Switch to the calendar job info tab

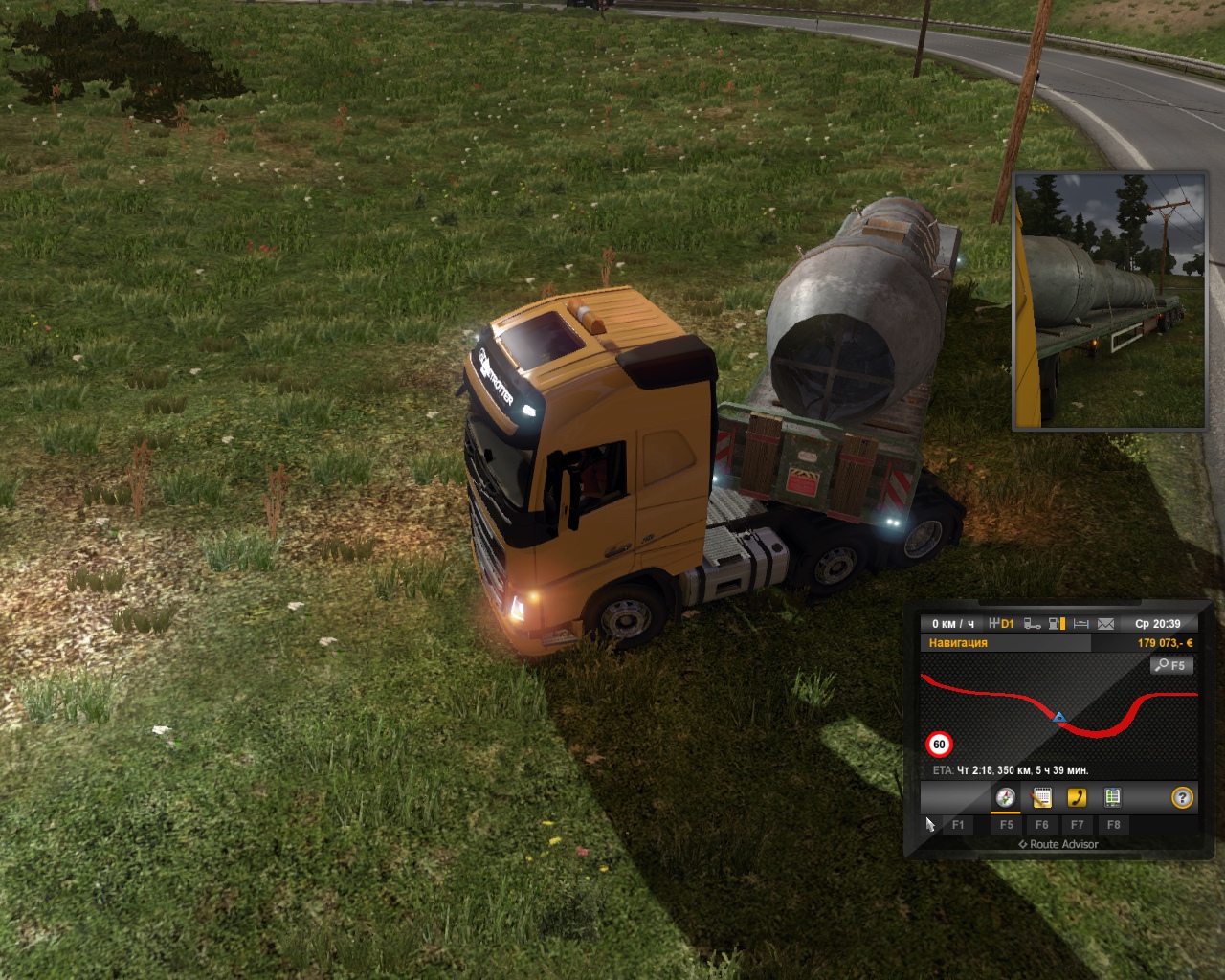1041,797
